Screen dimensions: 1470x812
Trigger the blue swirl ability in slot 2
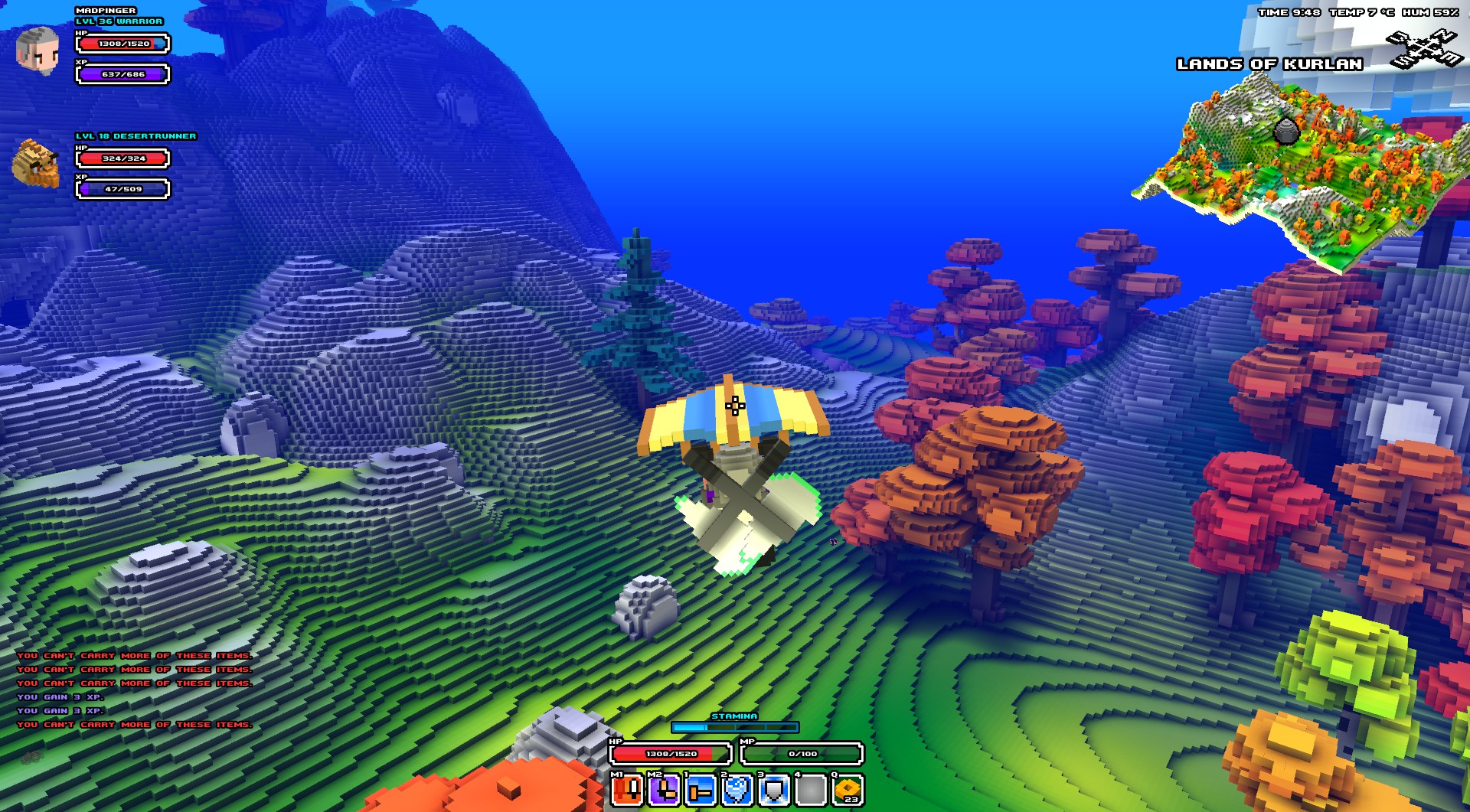click(x=737, y=789)
